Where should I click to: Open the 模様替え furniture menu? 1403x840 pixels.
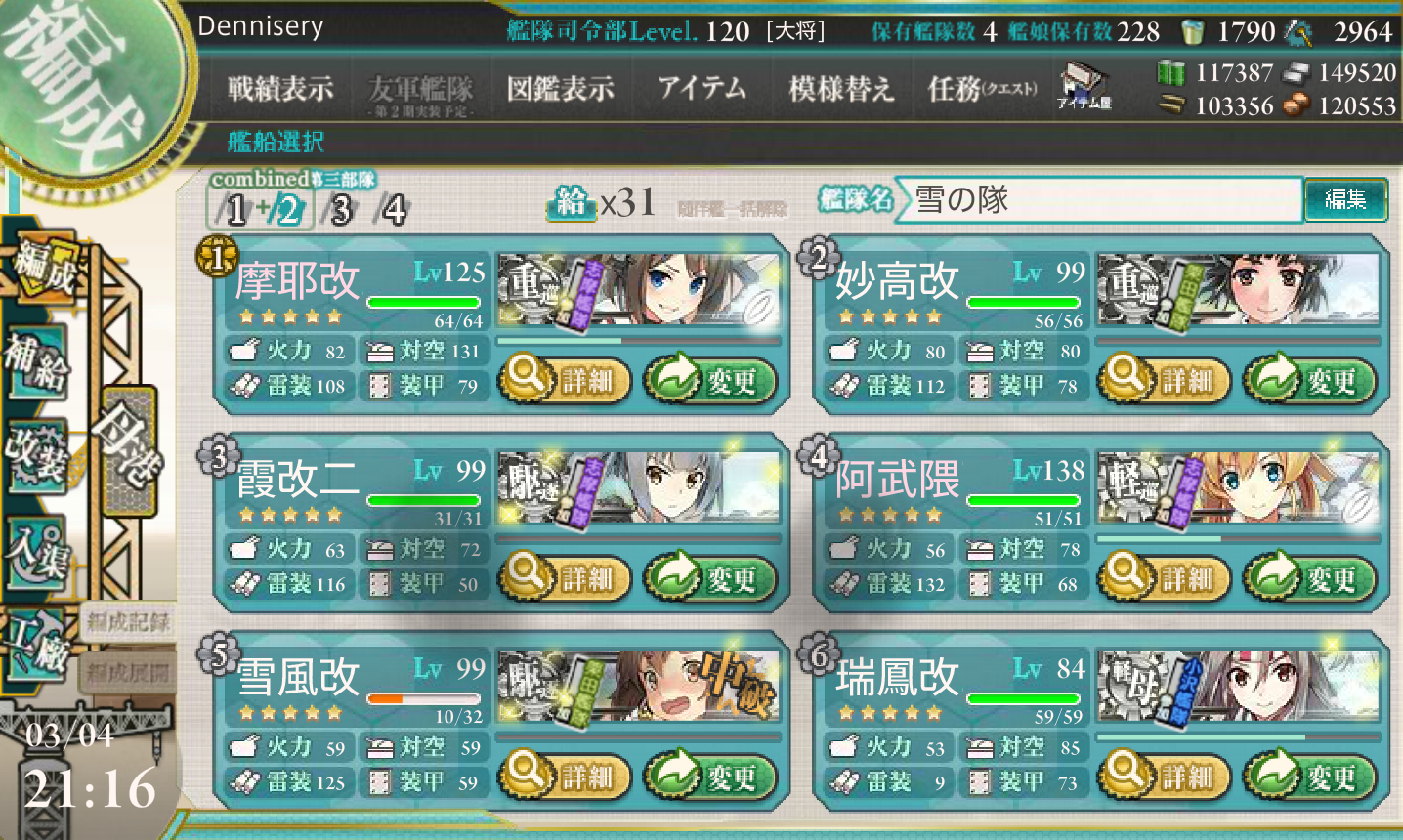tap(841, 89)
